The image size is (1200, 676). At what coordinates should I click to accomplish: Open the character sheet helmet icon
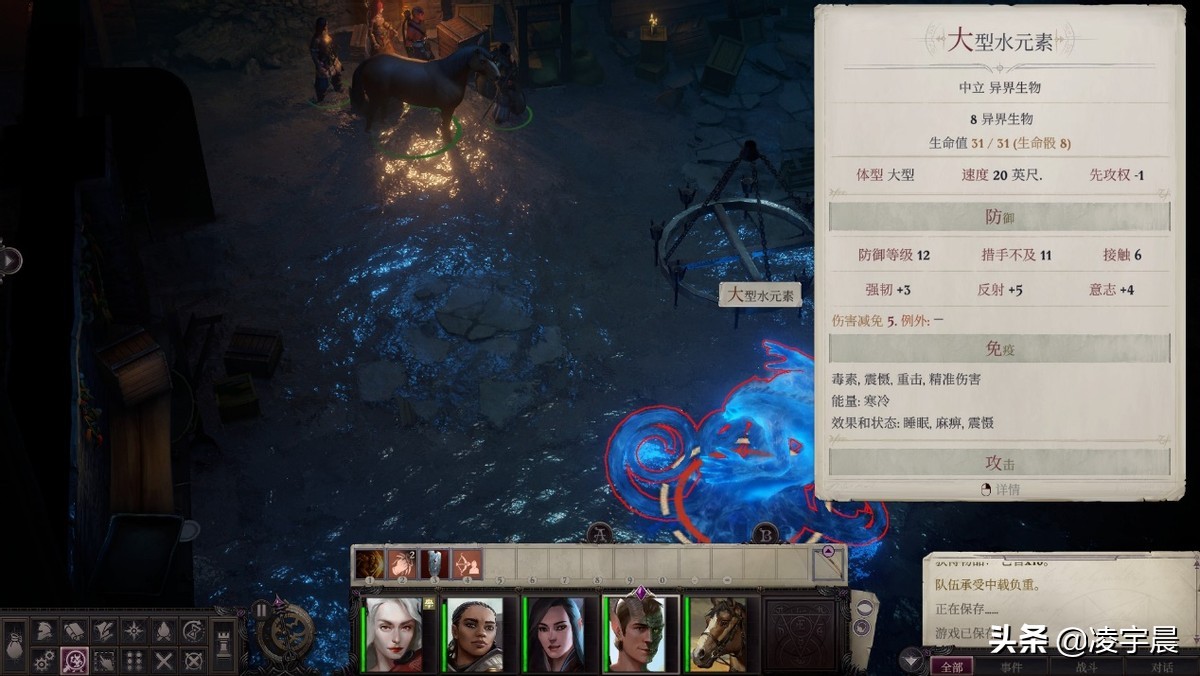coord(44,631)
